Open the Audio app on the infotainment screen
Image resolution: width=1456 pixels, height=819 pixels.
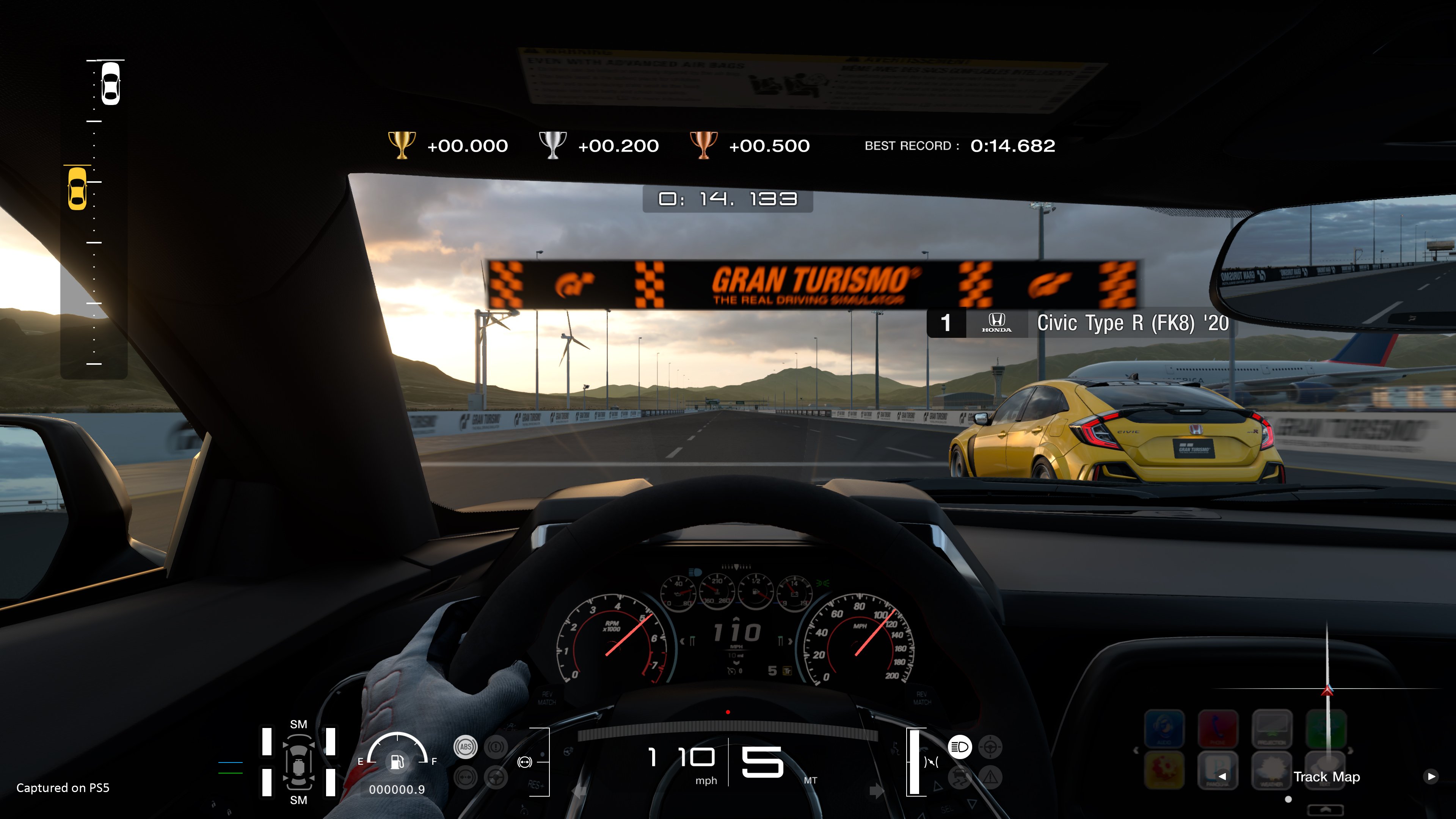click(x=1165, y=728)
